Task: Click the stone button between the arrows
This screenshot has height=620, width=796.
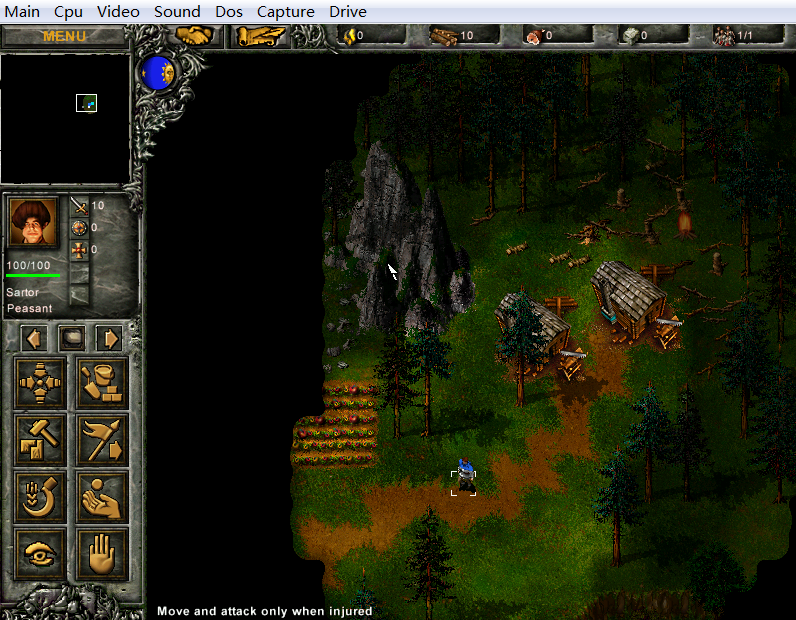Action: point(70,338)
